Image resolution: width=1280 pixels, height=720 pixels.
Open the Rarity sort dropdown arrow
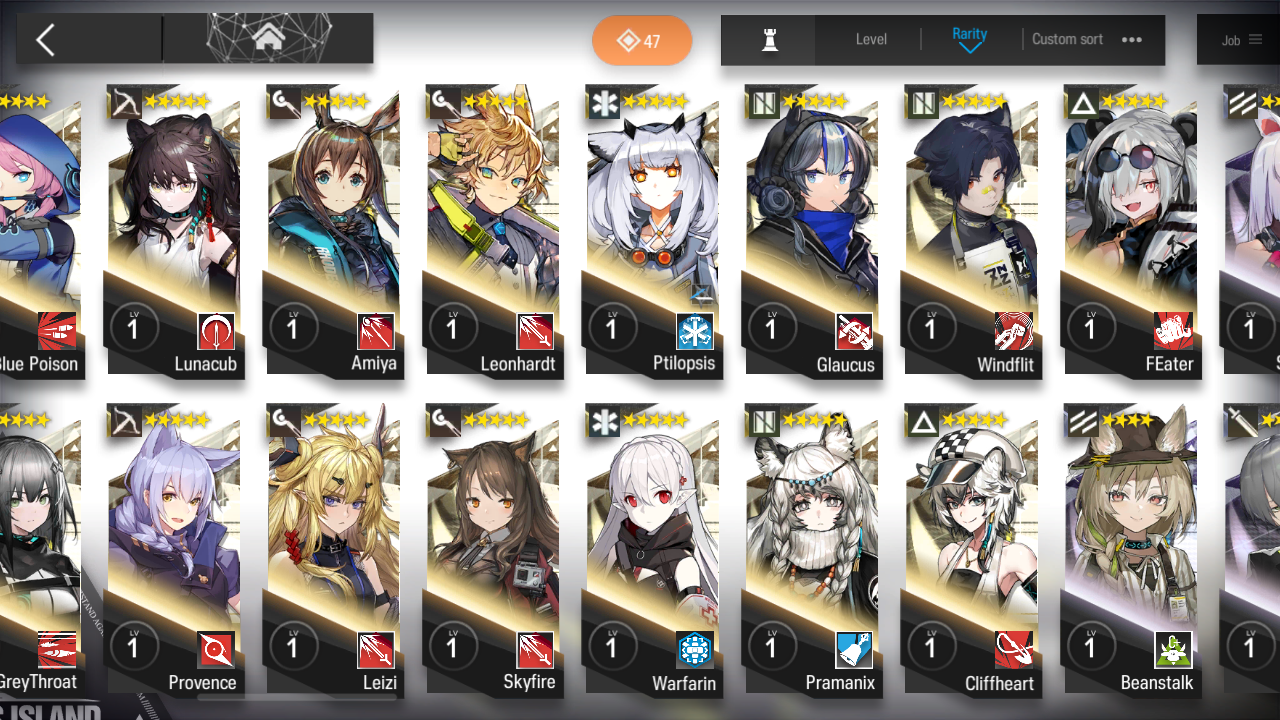[x=969, y=46]
